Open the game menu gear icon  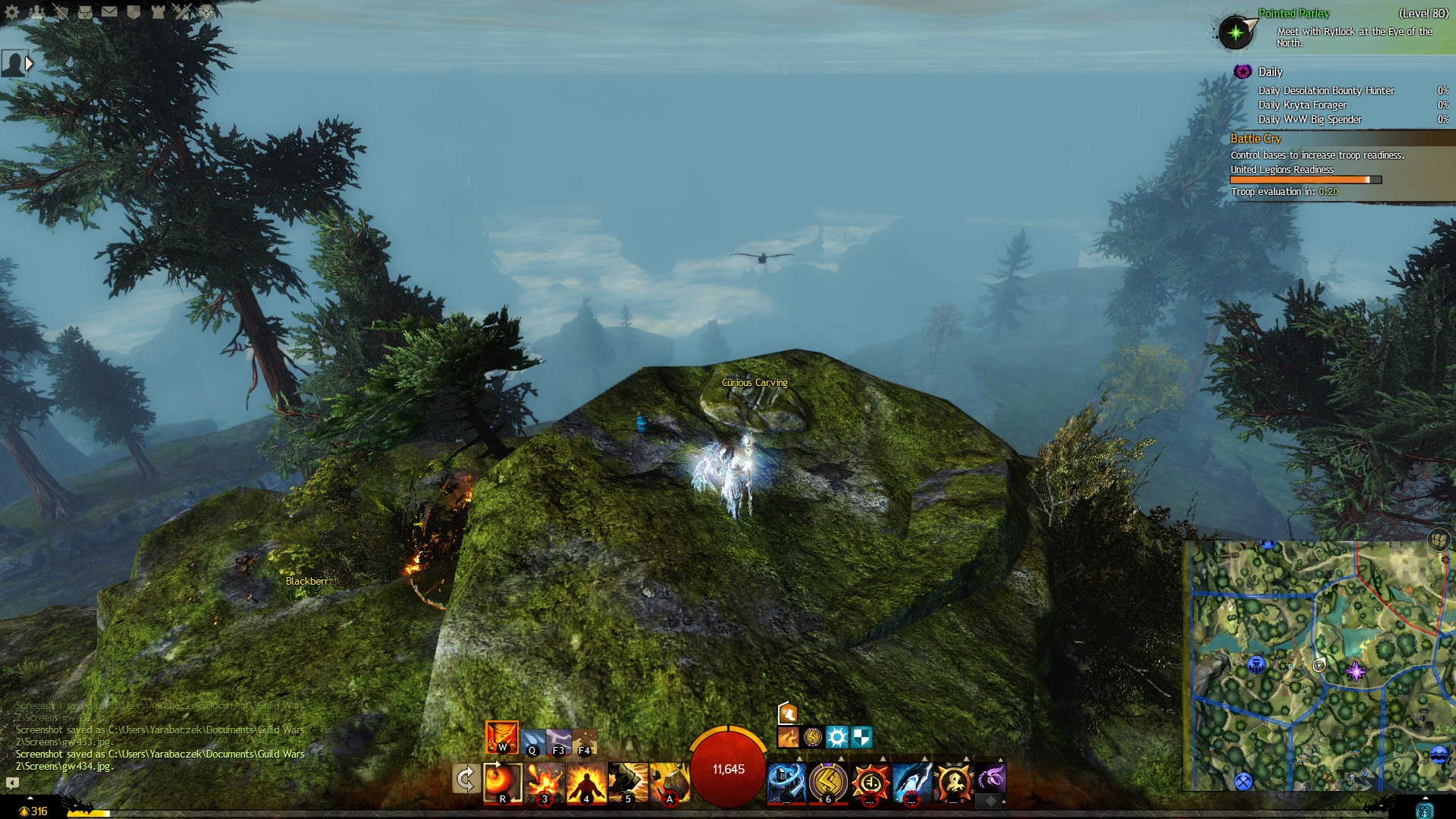(x=13, y=11)
